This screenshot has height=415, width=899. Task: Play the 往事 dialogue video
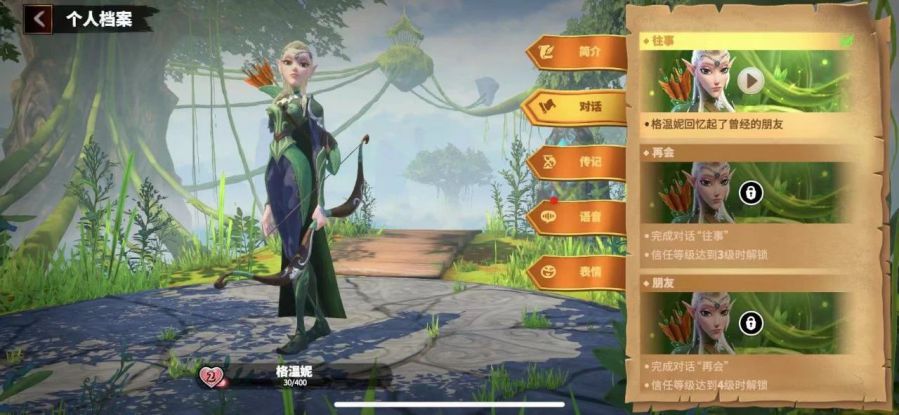coord(750,80)
